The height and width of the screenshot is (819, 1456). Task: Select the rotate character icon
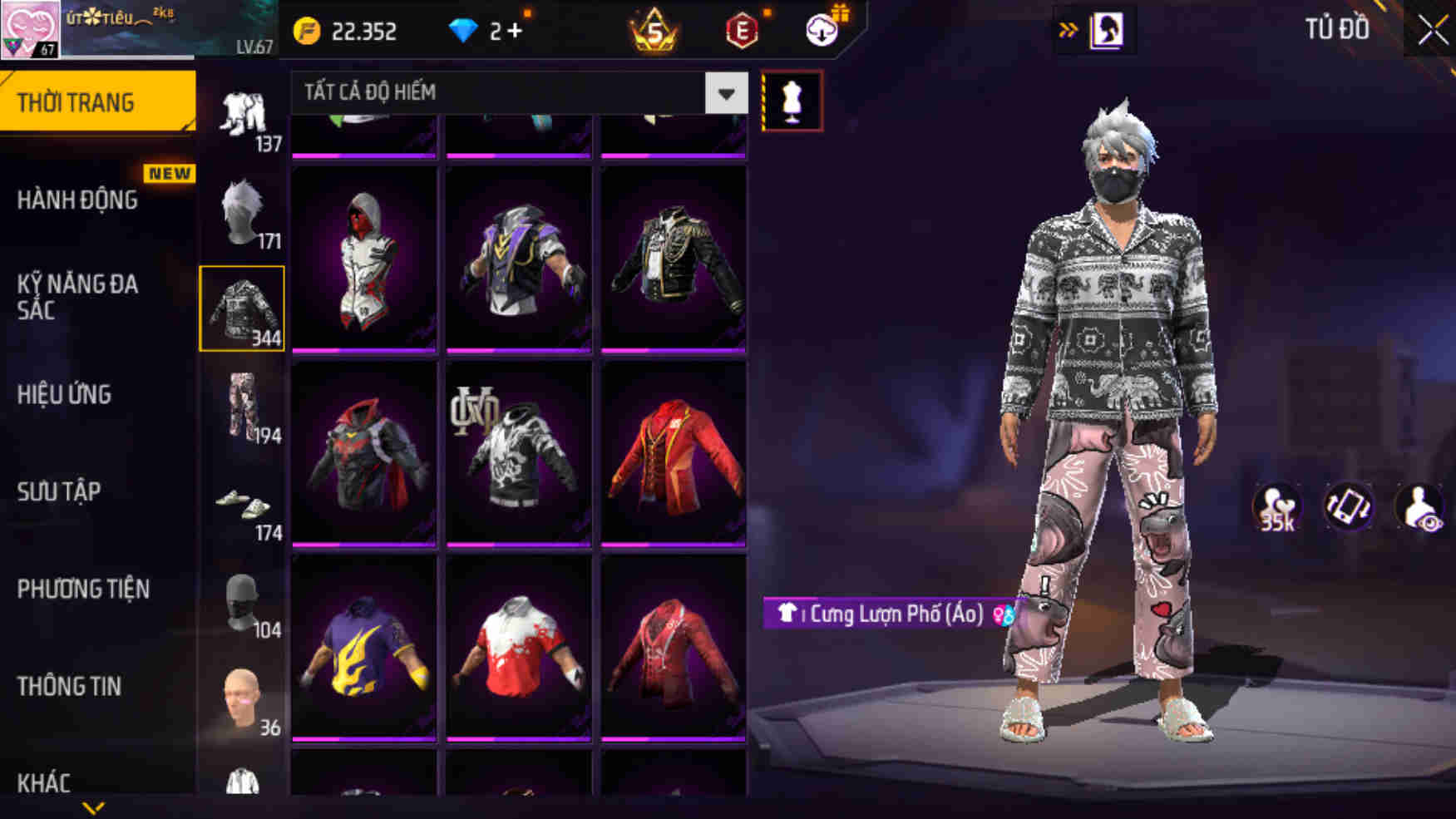pos(1349,508)
